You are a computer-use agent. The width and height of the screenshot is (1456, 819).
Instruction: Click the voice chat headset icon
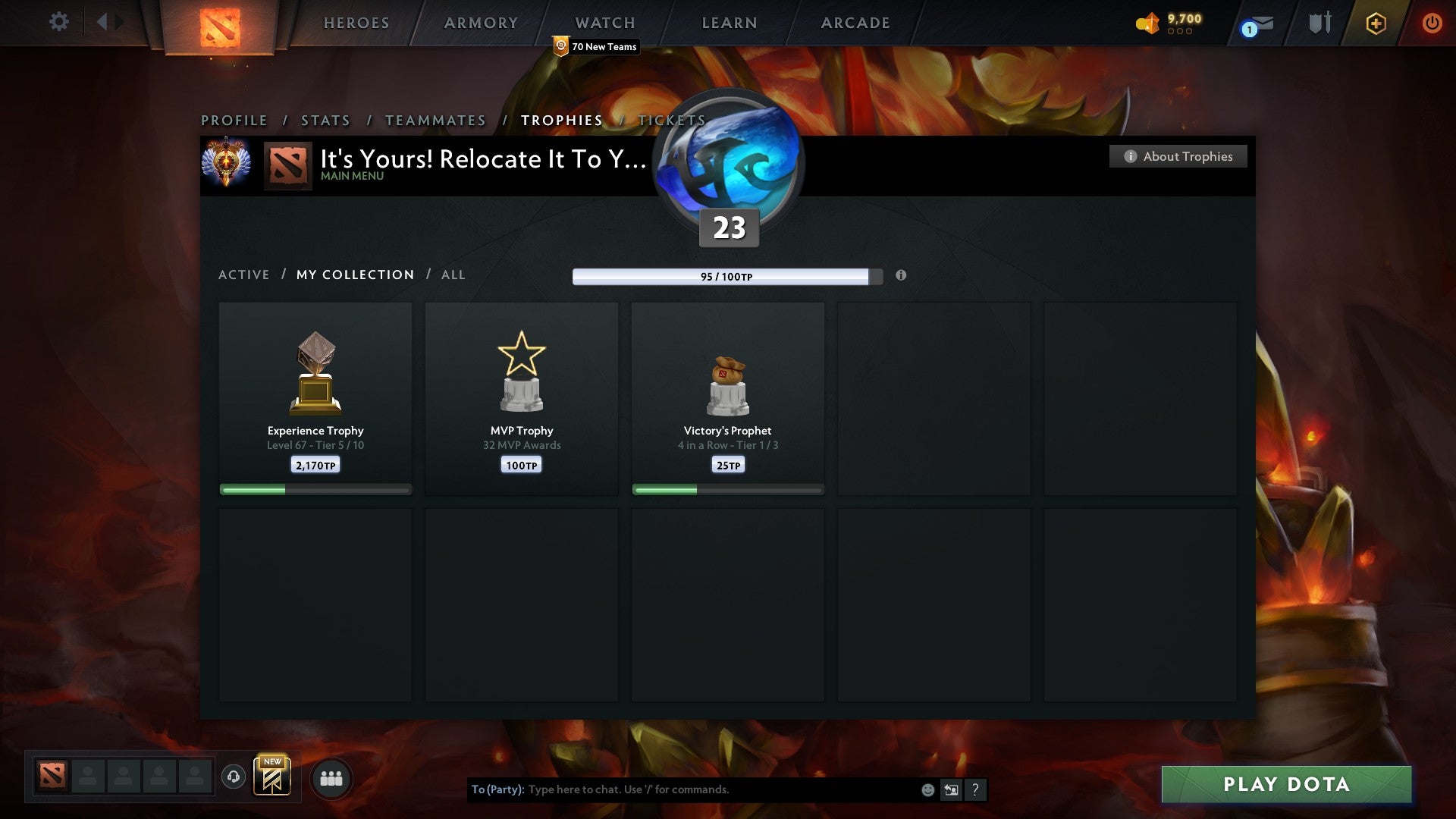[x=234, y=777]
